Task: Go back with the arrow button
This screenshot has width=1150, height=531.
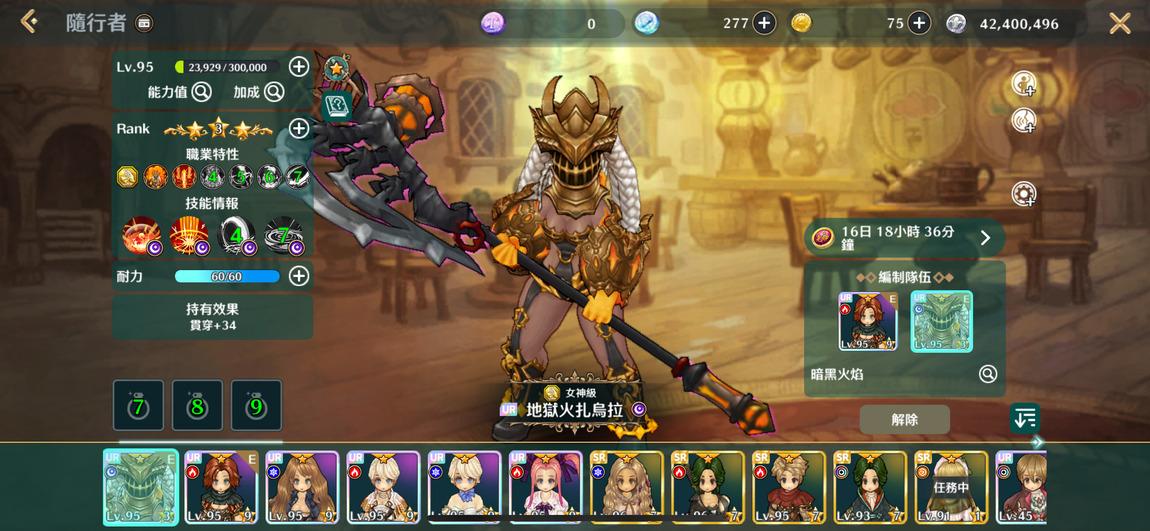Action: pyautogui.click(x=29, y=22)
